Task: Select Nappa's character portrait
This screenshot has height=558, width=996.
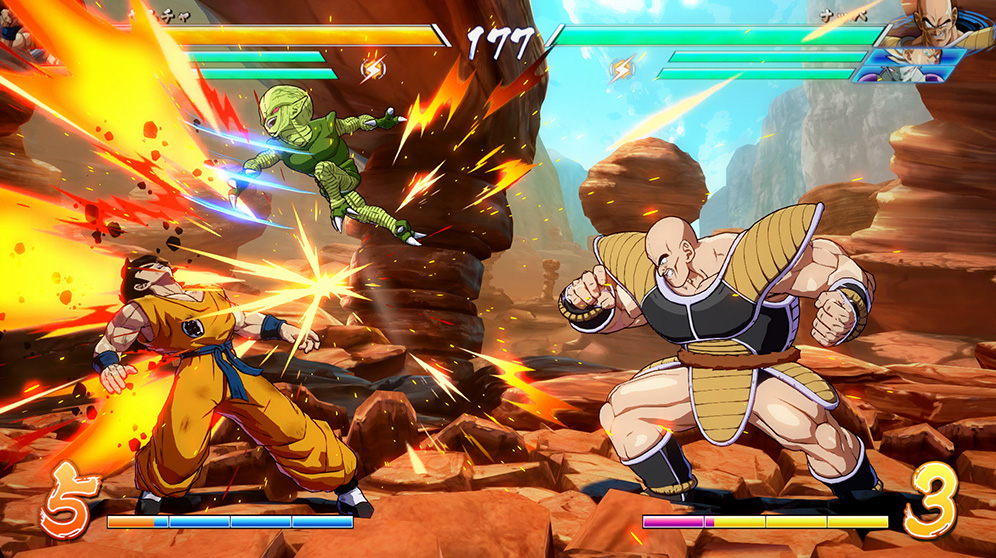Action: click(x=936, y=24)
